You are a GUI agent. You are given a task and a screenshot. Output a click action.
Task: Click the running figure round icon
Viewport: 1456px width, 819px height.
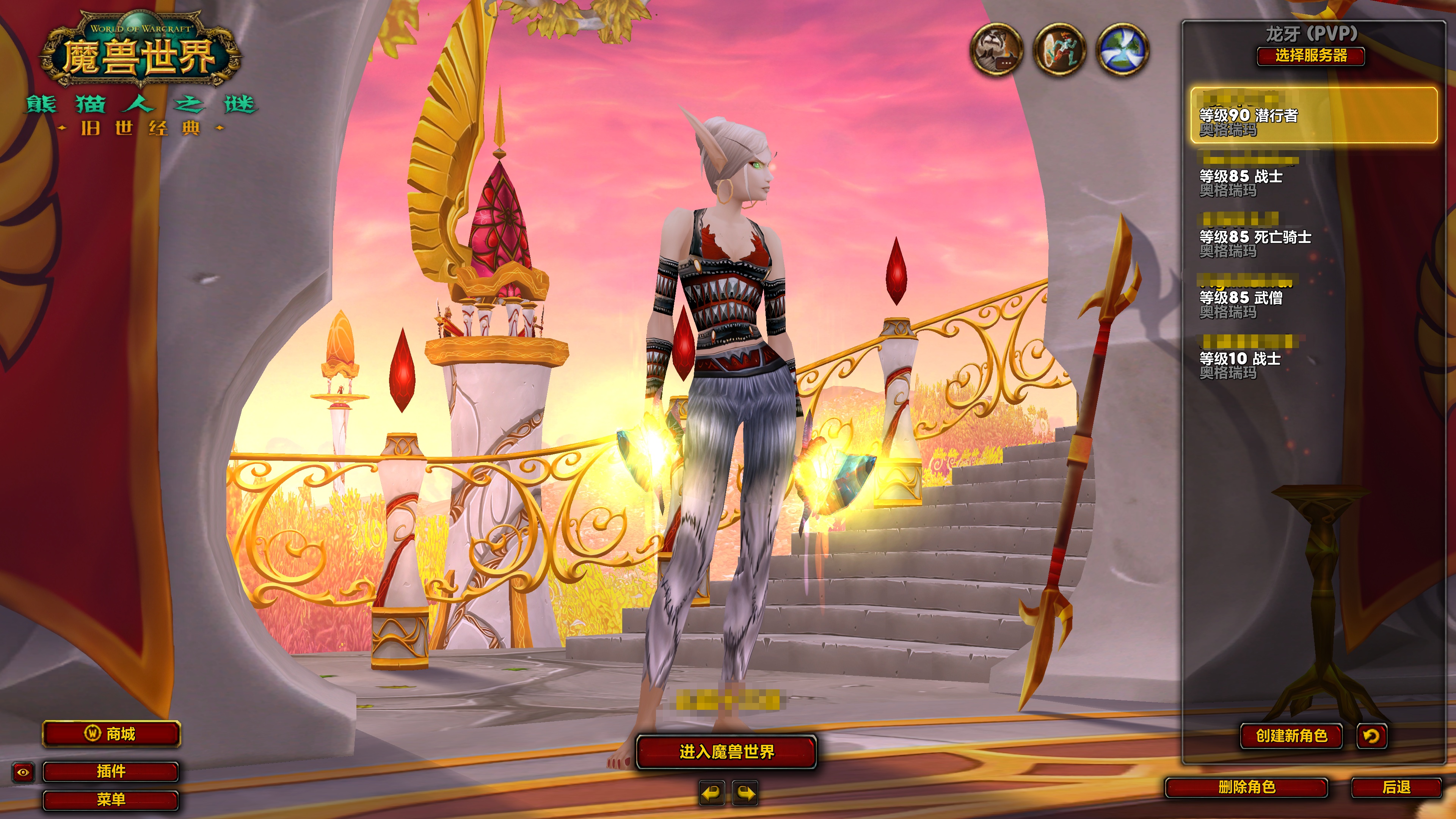coord(1059,49)
